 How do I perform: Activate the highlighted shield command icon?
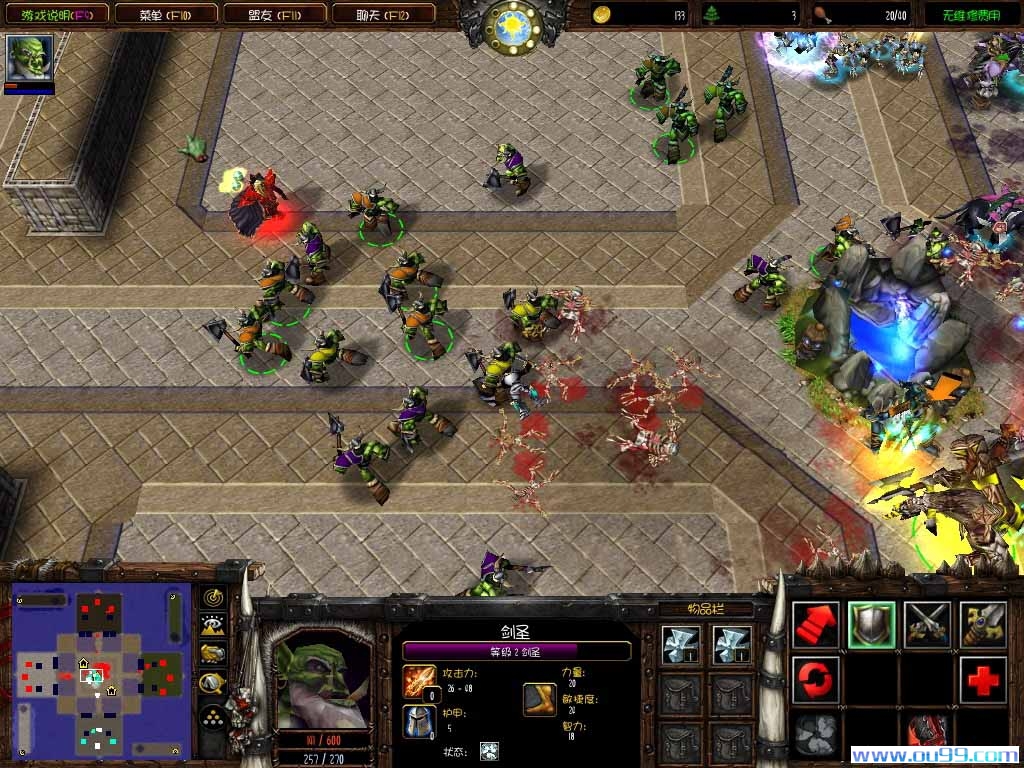coord(871,625)
